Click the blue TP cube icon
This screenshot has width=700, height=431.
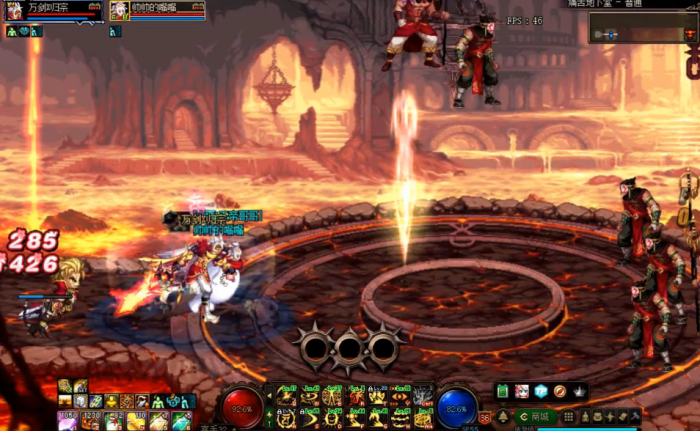(541, 391)
